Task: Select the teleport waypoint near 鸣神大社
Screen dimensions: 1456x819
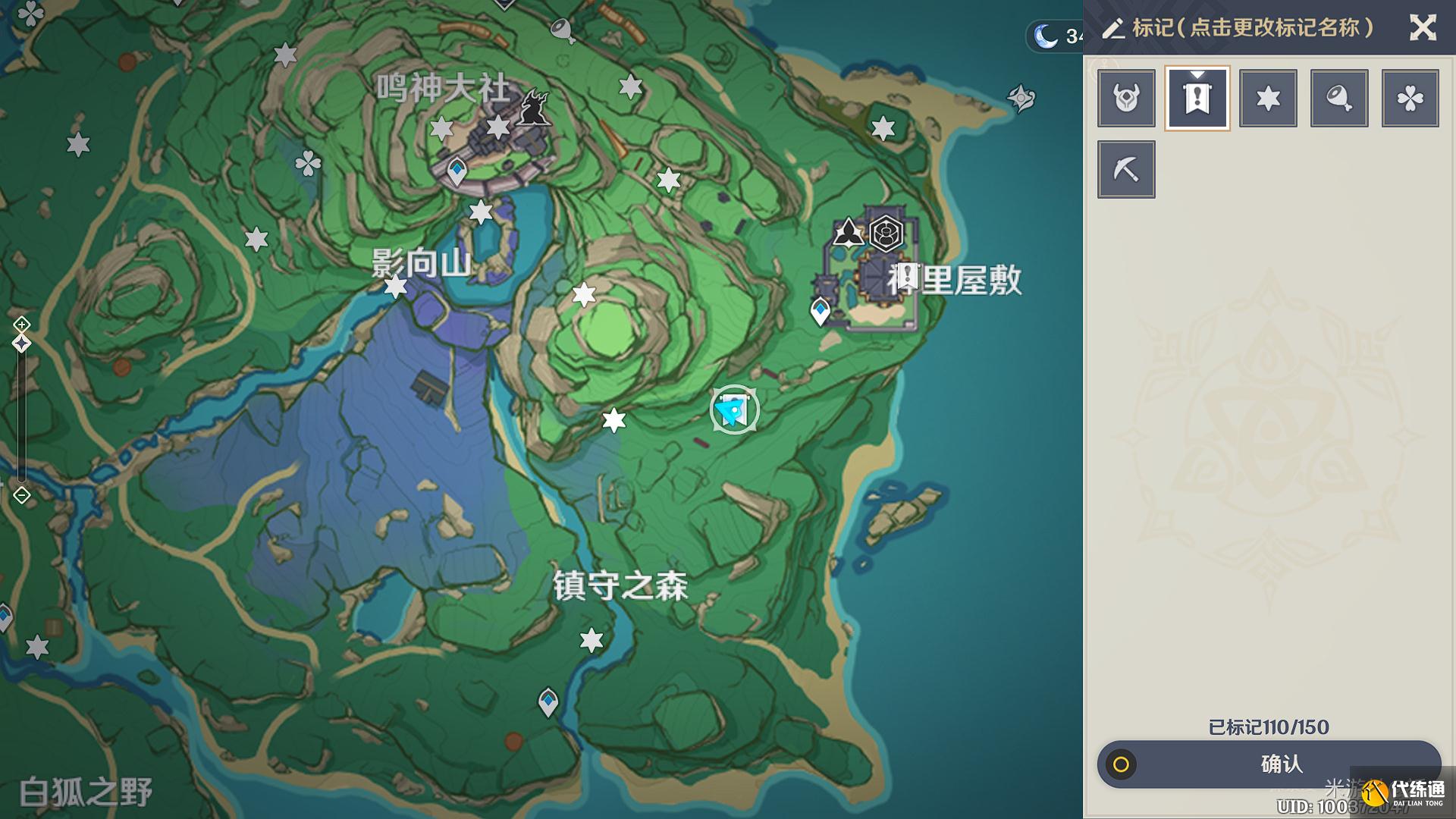Action: [457, 170]
